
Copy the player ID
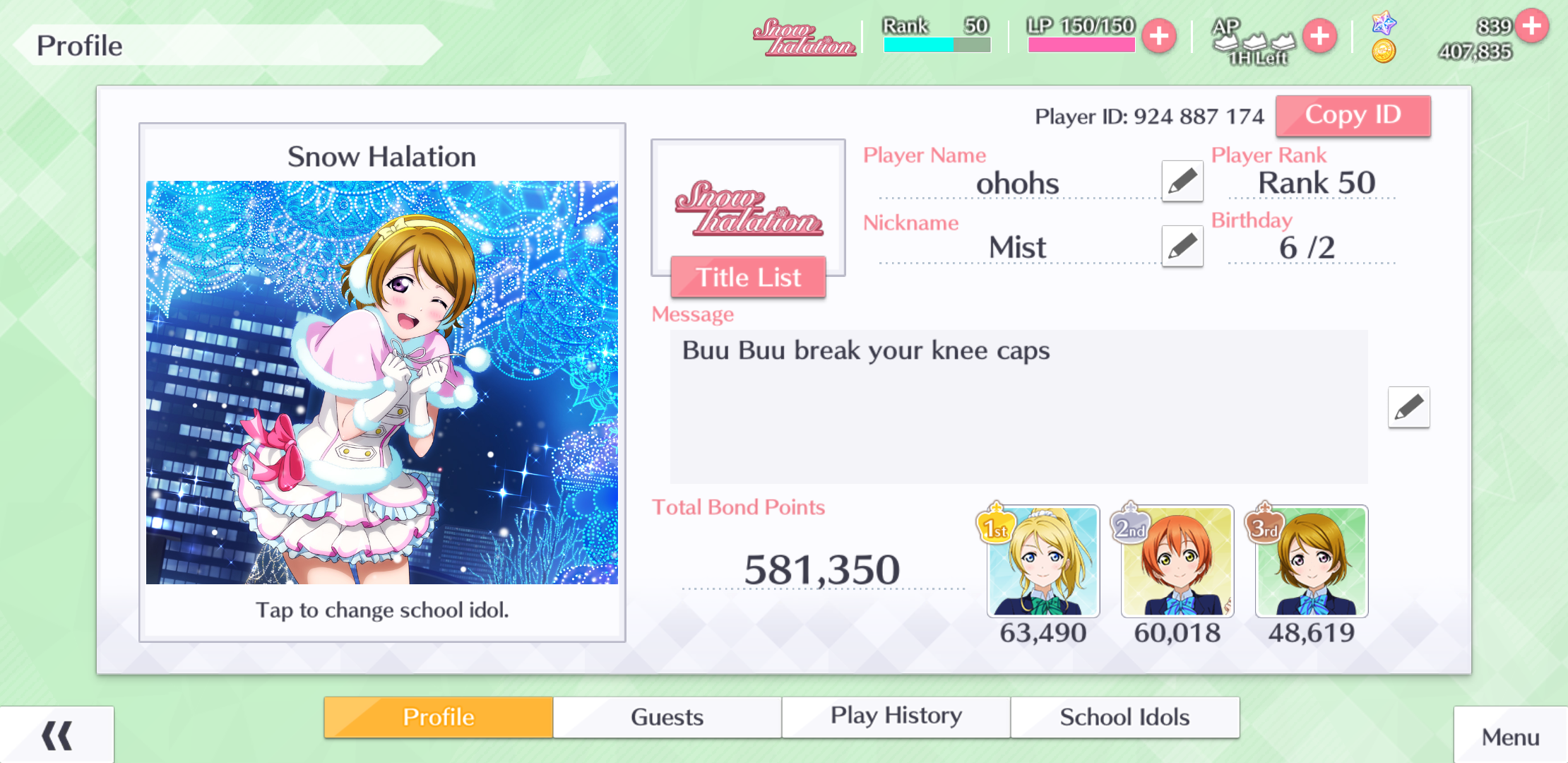1353,116
